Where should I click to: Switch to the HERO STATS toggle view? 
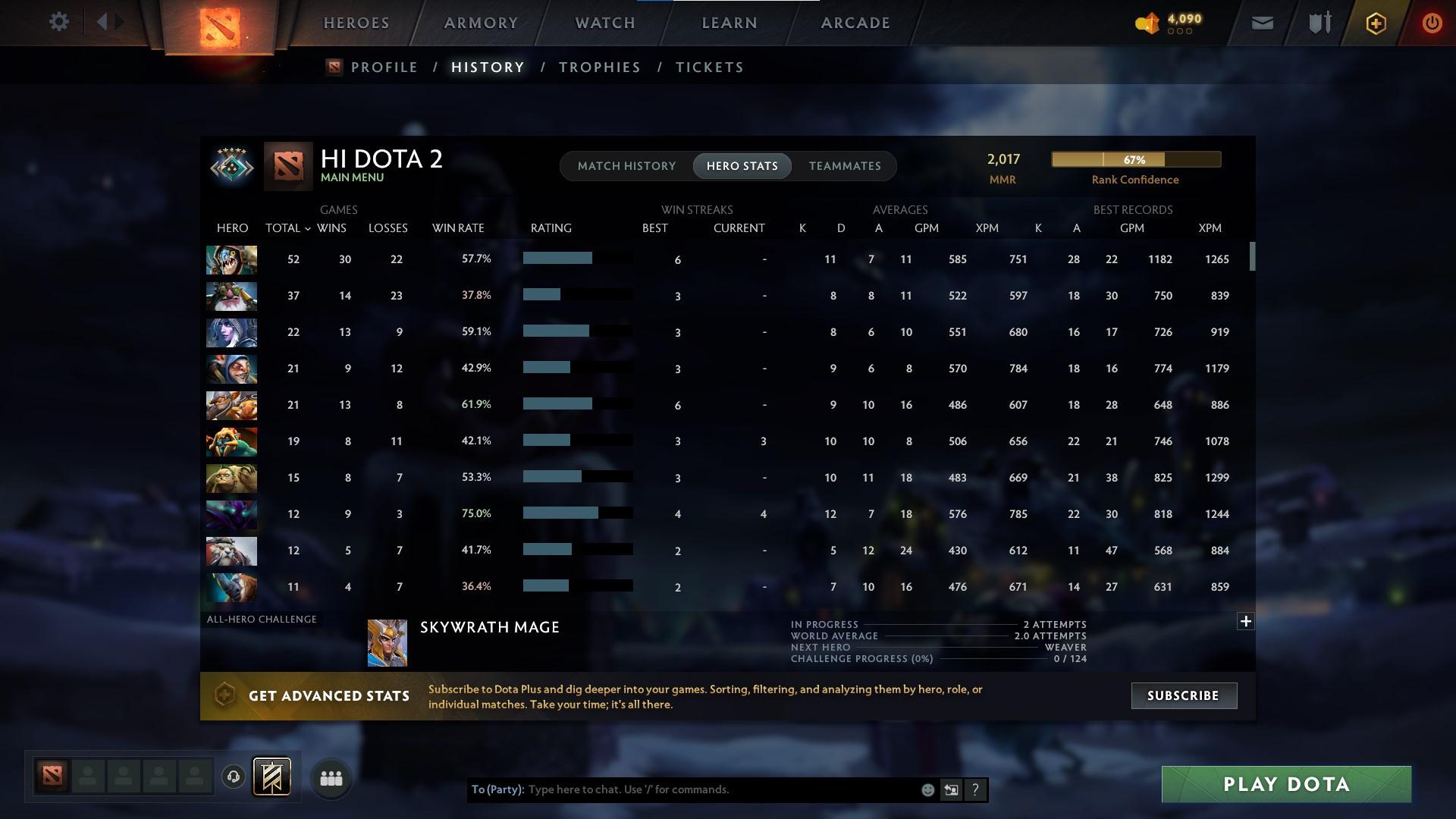click(x=742, y=165)
